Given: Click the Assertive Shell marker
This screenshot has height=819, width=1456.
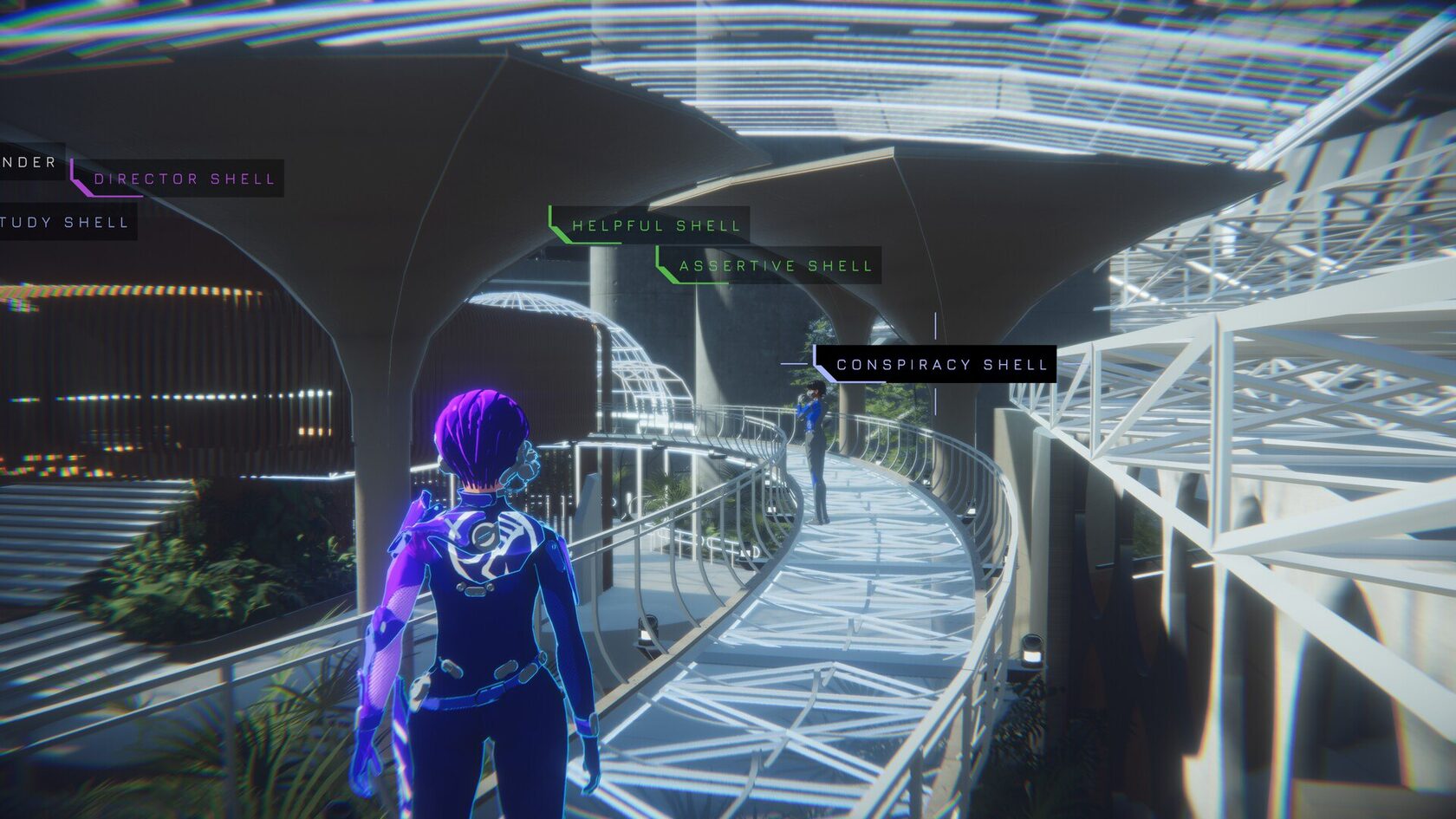Looking at the screenshot, I should [775, 266].
